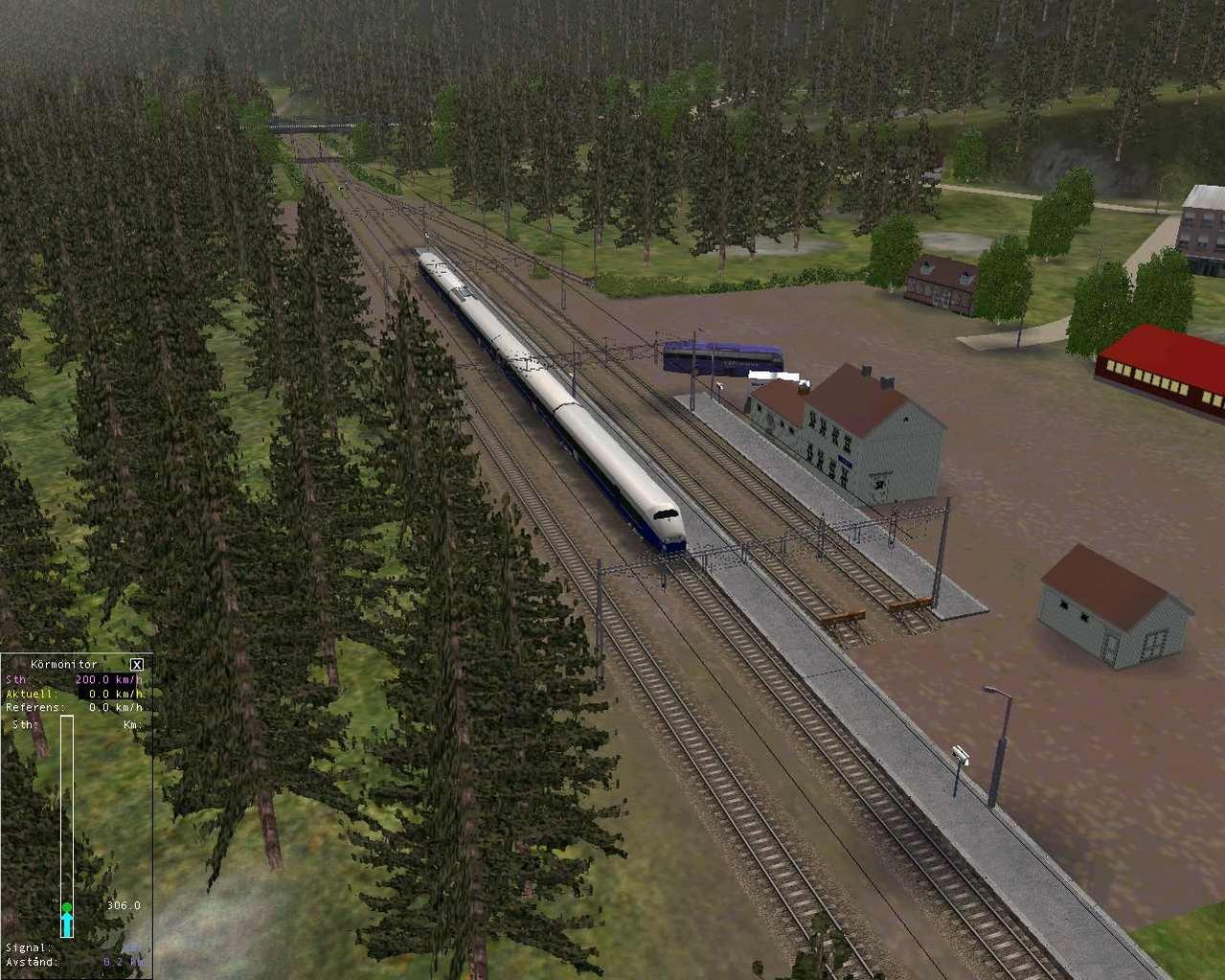Close the Körmonitor panel
This screenshot has height=980, width=1225.
(x=137, y=664)
